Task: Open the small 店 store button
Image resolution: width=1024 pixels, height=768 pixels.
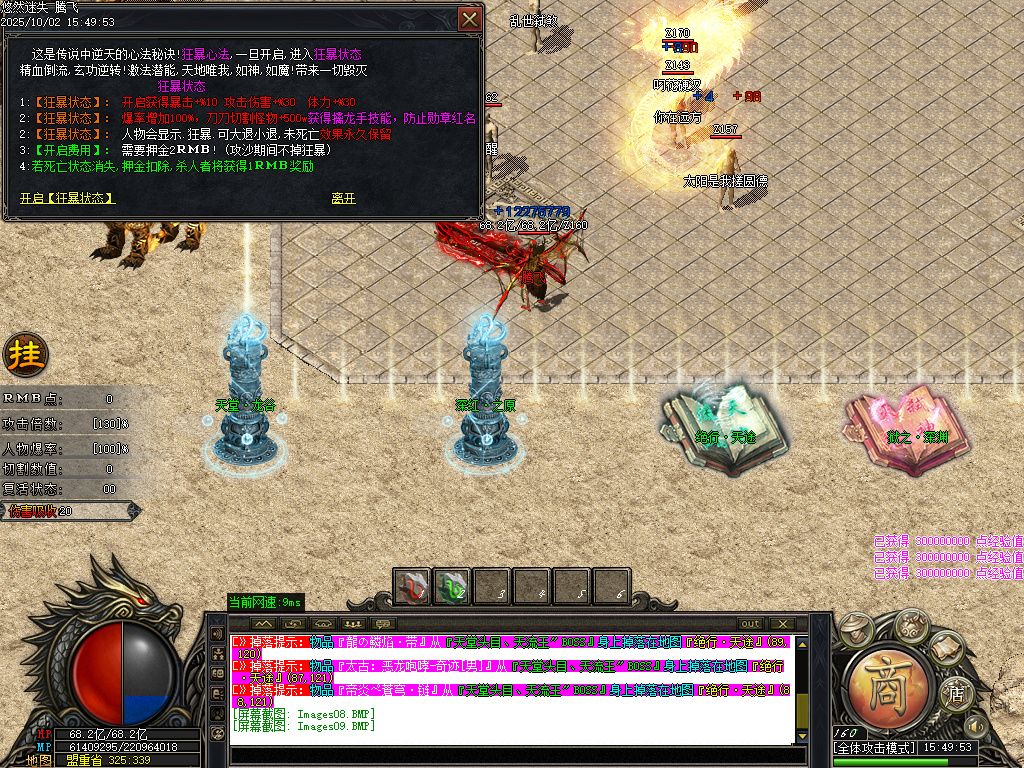Action: (956, 690)
